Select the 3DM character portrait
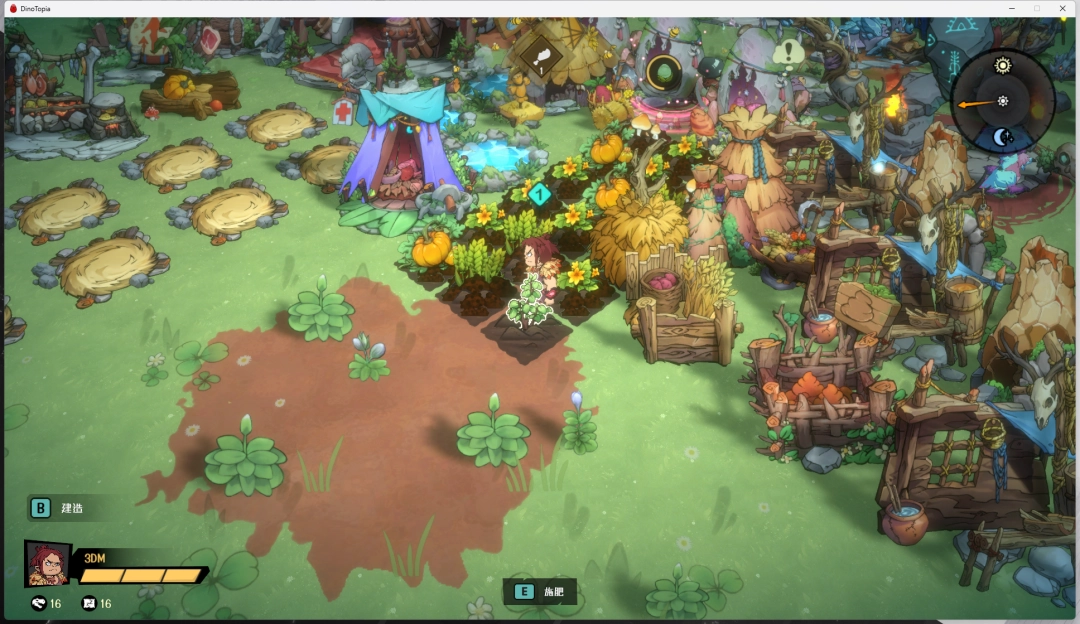The width and height of the screenshot is (1080, 624). 47,564
